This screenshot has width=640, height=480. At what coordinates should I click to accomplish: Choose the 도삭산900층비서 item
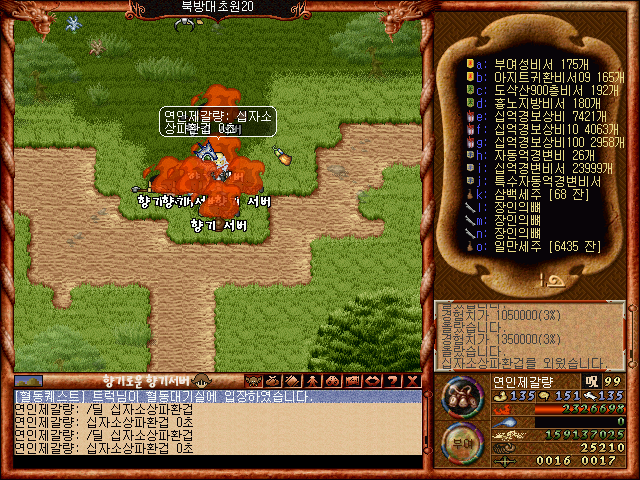pos(535,89)
